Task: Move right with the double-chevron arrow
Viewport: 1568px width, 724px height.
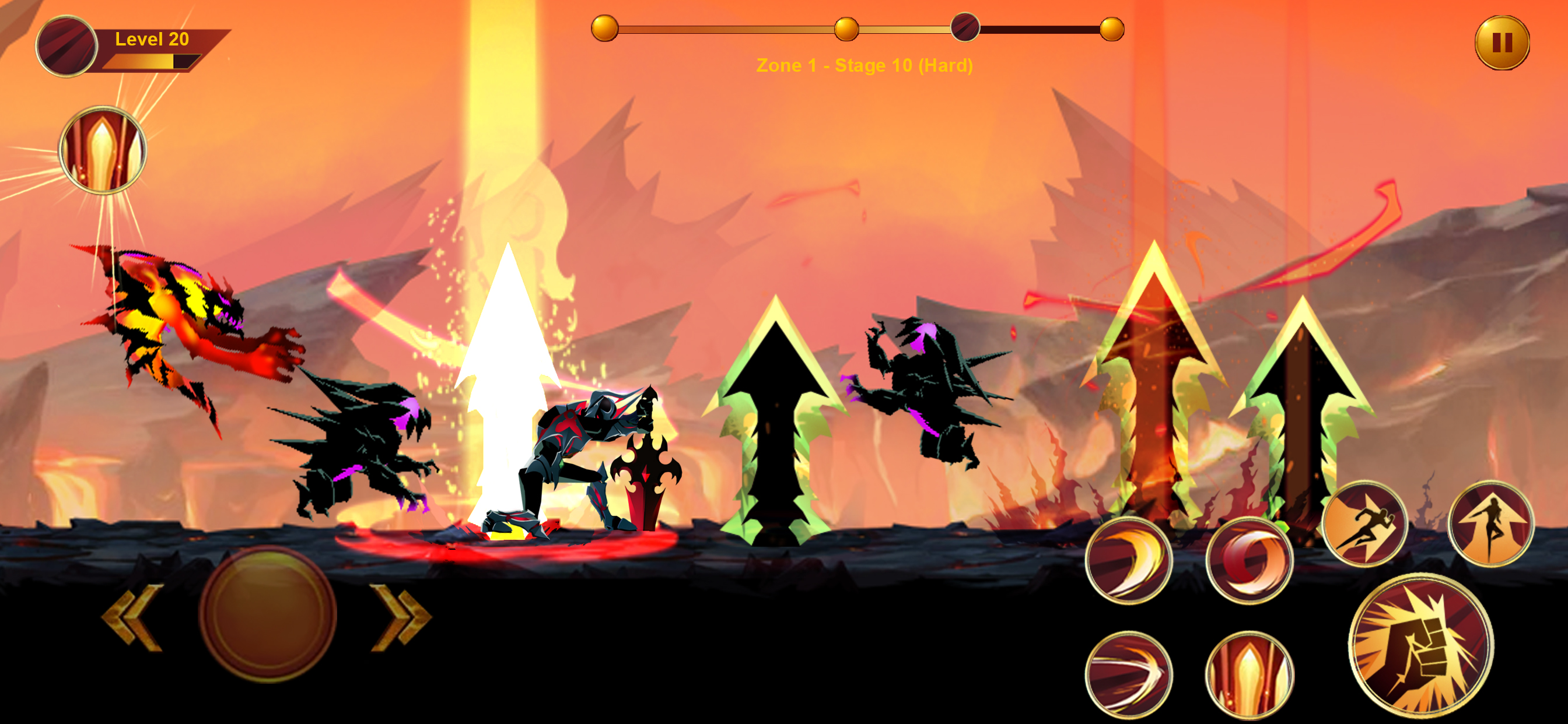Action: pyautogui.click(x=401, y=616)
